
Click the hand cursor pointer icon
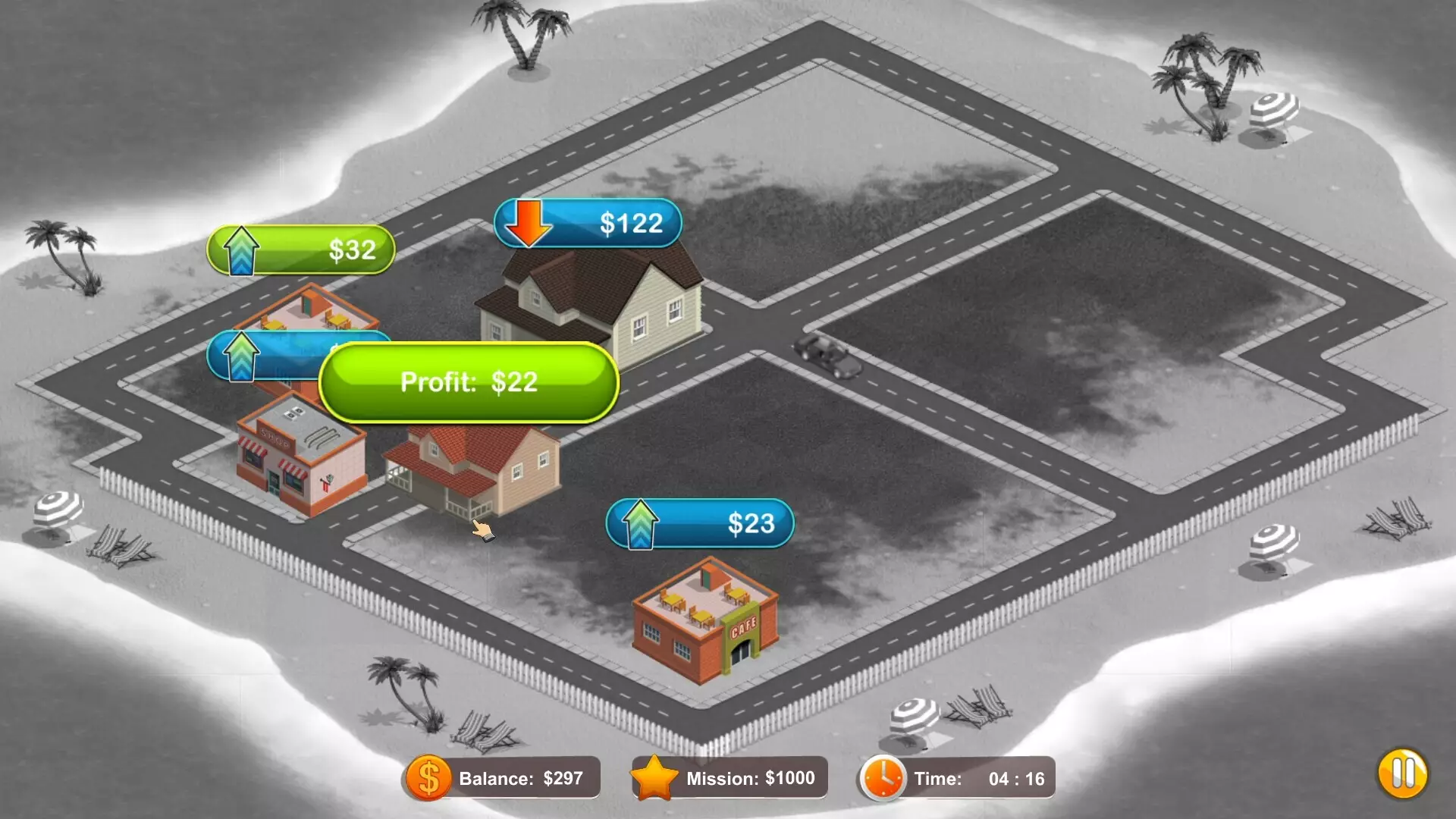[483, 531]
